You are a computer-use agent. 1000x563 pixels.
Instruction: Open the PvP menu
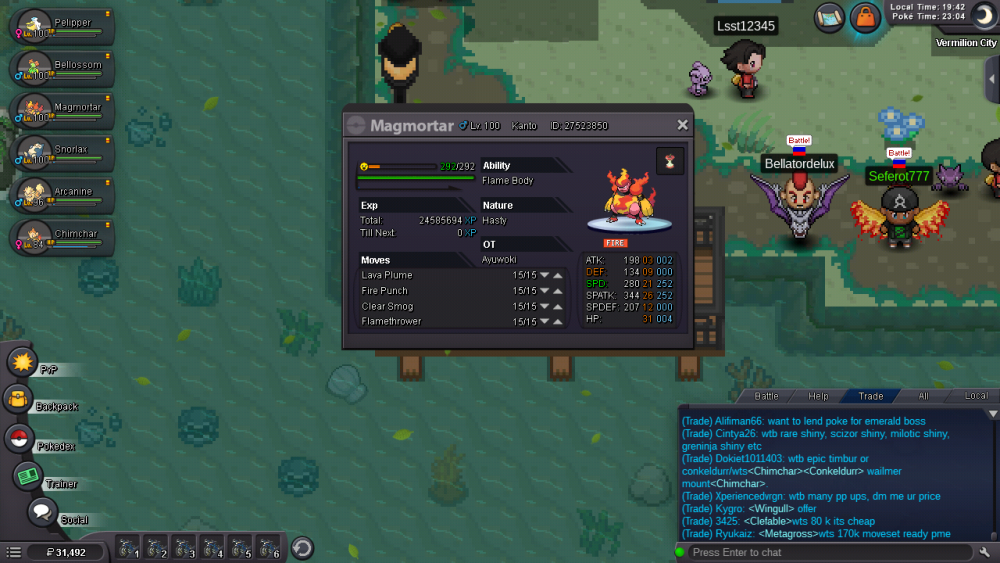(22, 362)
